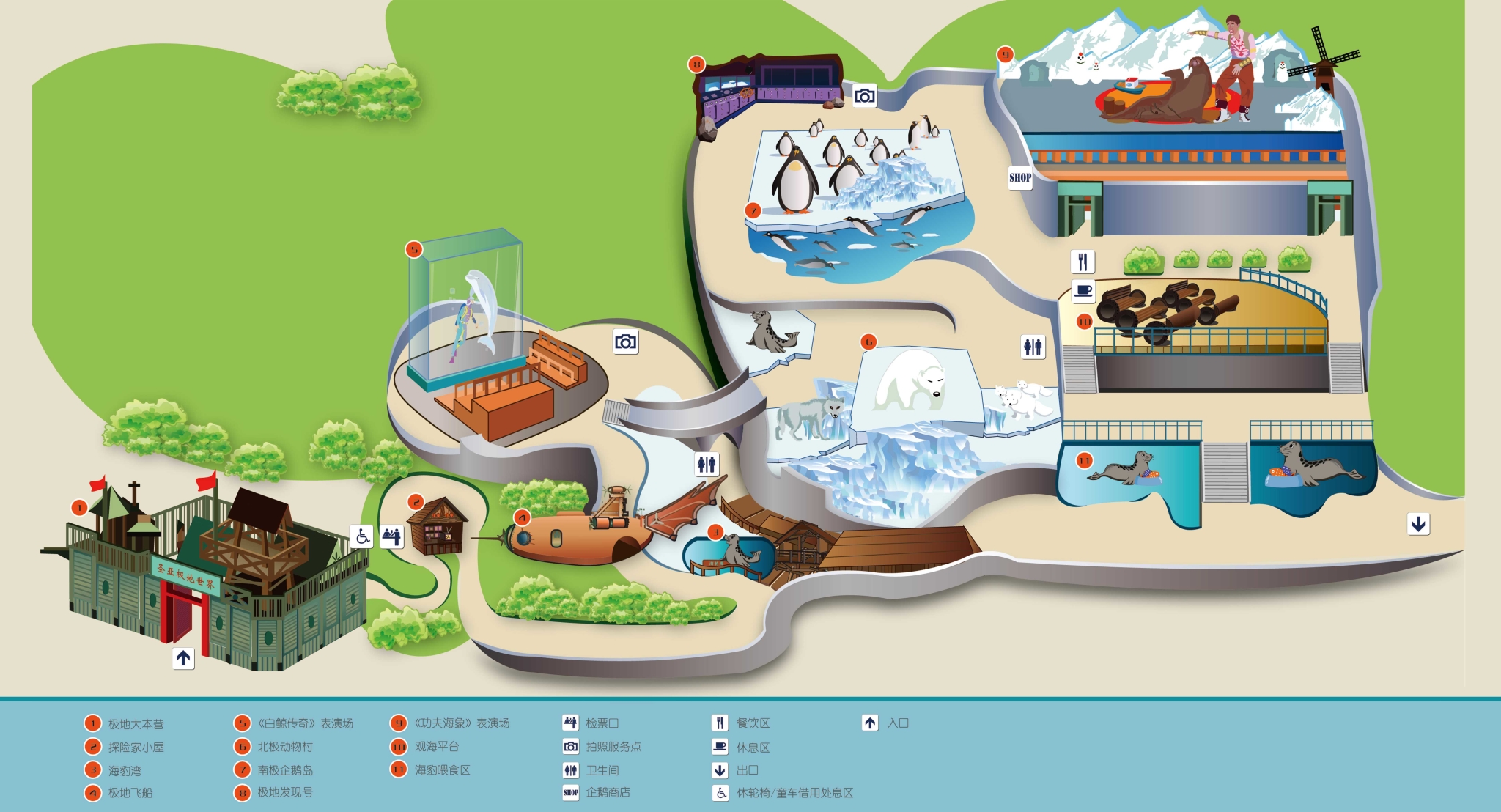Screen dimensions: 1501x812
Task: Click the coffee cup rest area map marker
Action: tap(1083, 291)
